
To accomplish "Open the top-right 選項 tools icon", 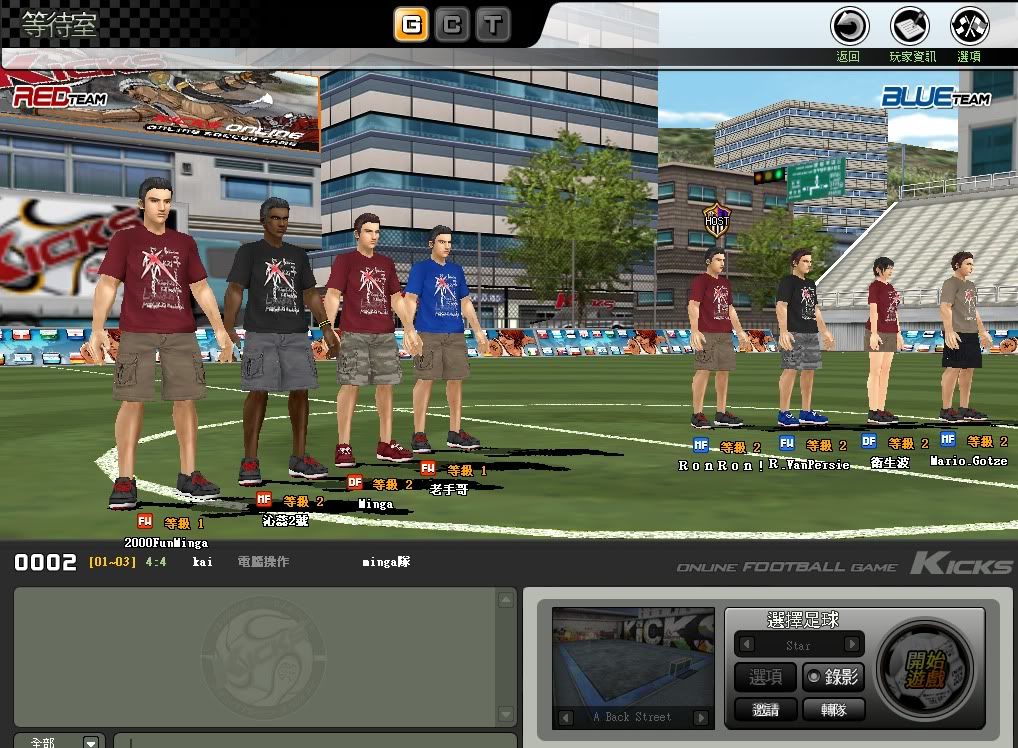I will (969, 25).
